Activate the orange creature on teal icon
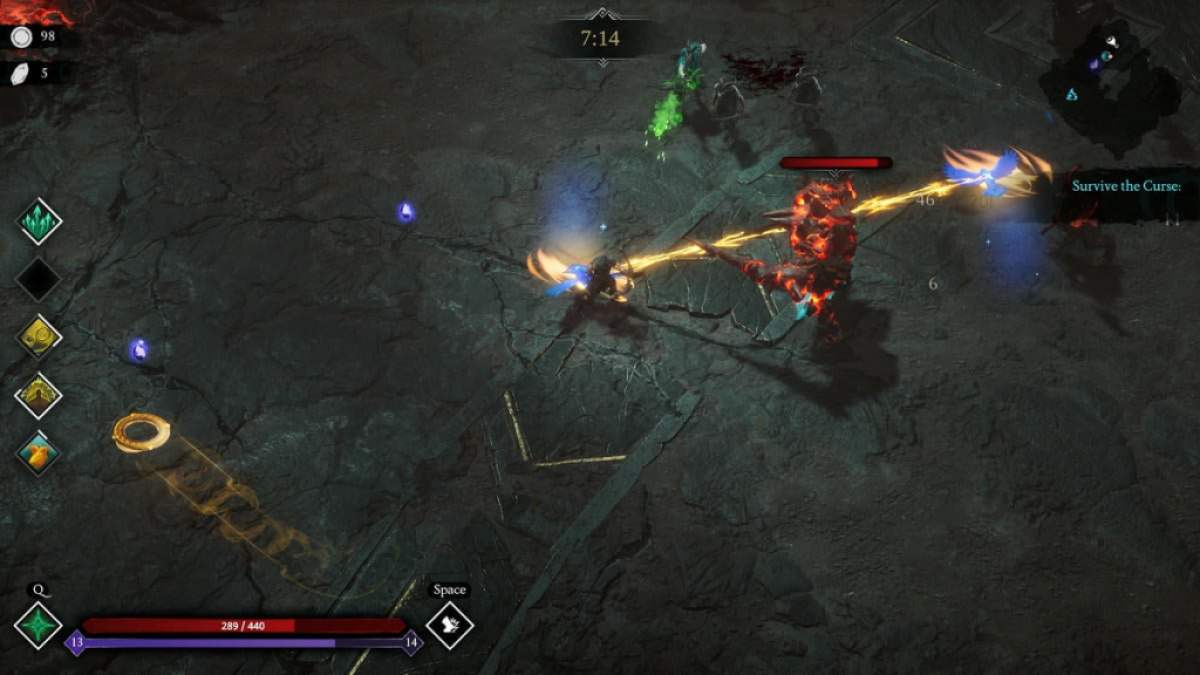1200x675 pixels. (39, 453)
